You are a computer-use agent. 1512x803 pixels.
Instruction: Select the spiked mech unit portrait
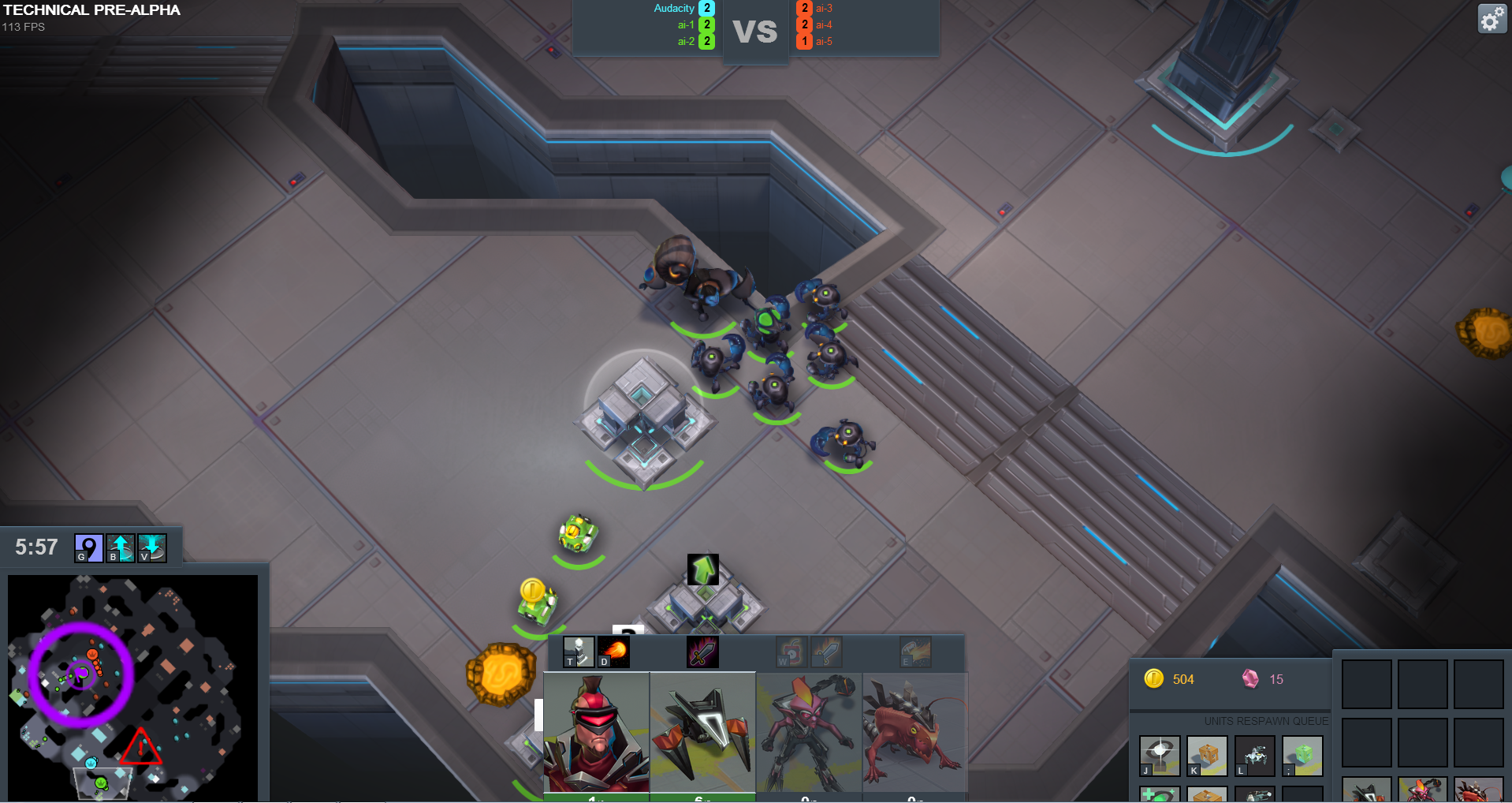[702, 732]
